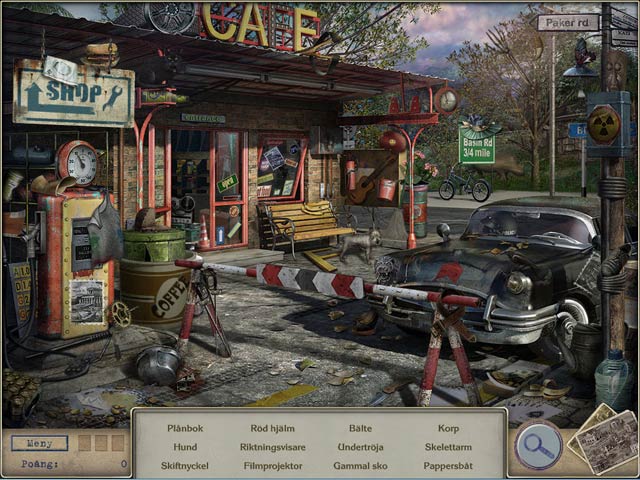The image size is (640, 480).
Task: Choose 'Röd hjälm' list entry
Action: click(x=273, y=428)
